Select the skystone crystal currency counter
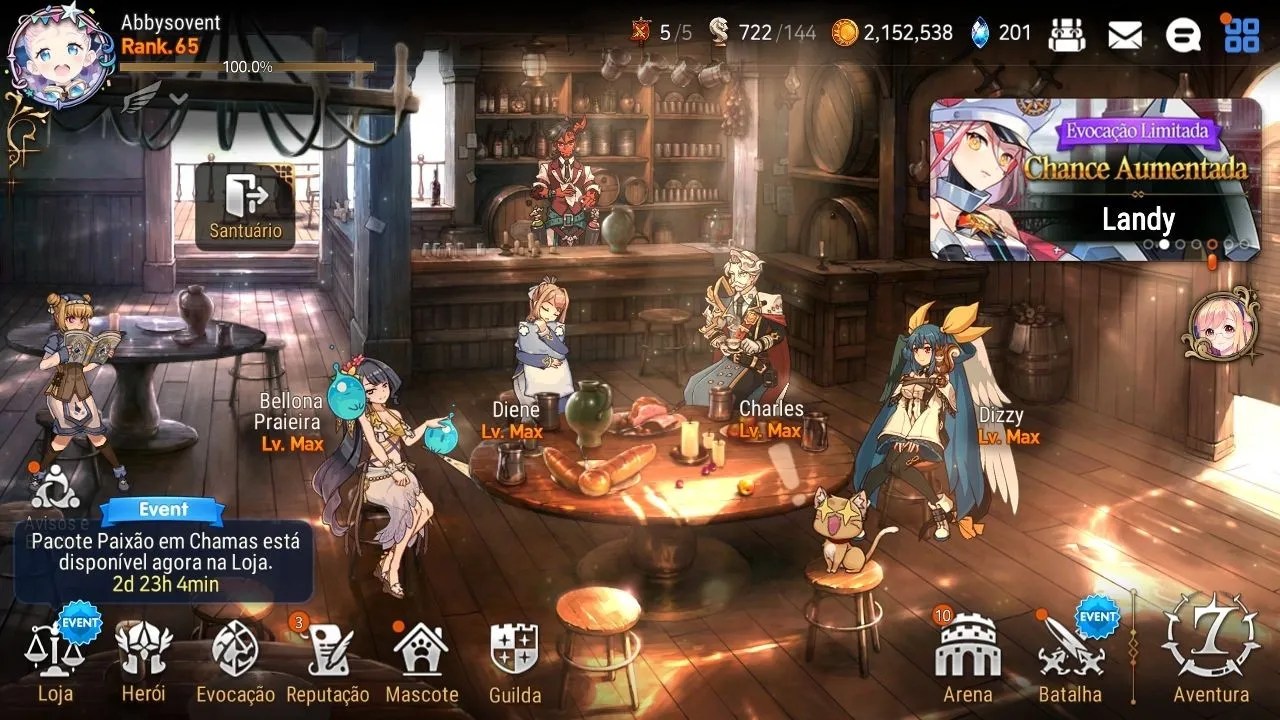 (x=1000, y=33)
